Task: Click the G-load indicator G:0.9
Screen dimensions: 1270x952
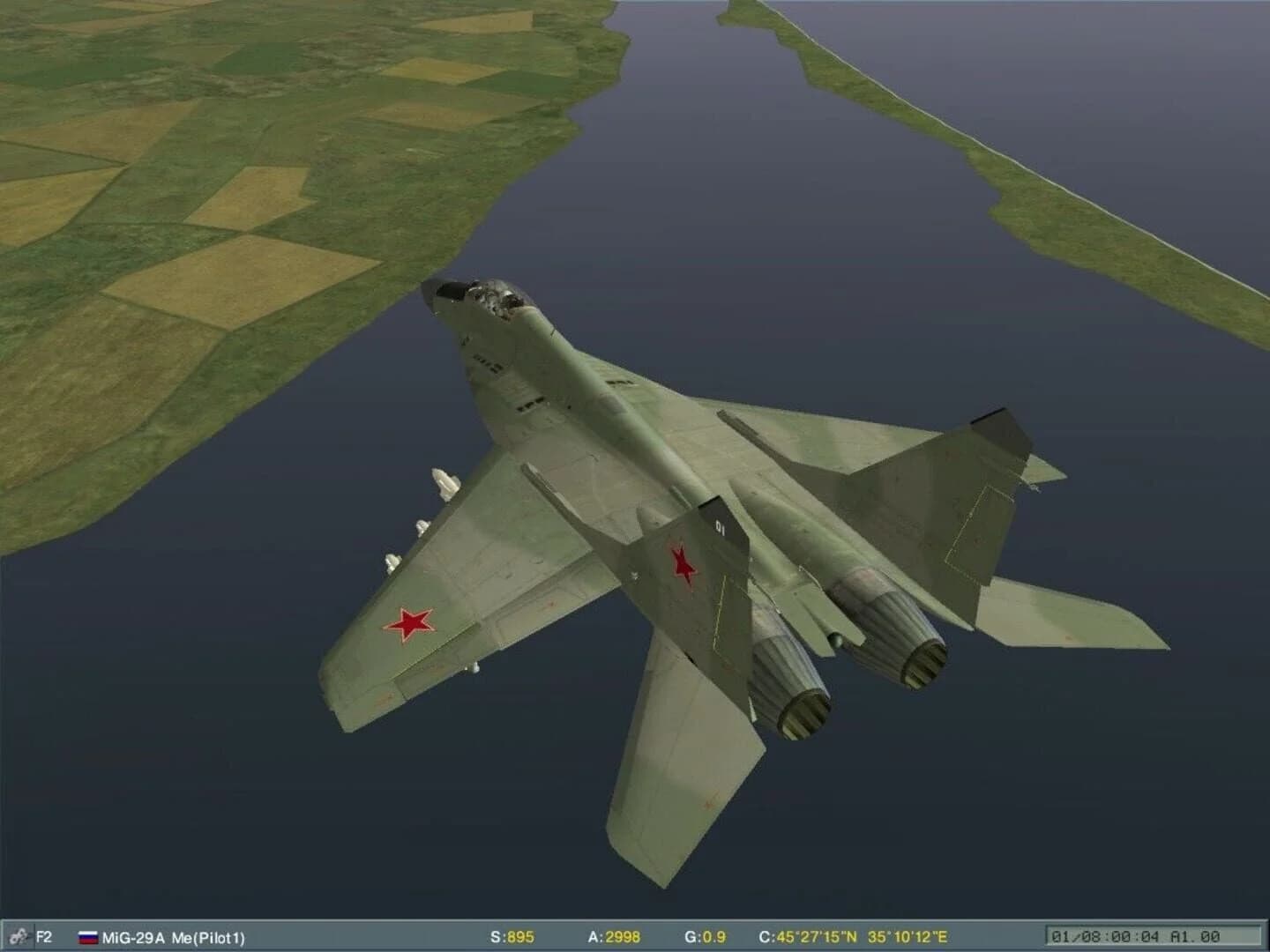Action: click(706, 937)
